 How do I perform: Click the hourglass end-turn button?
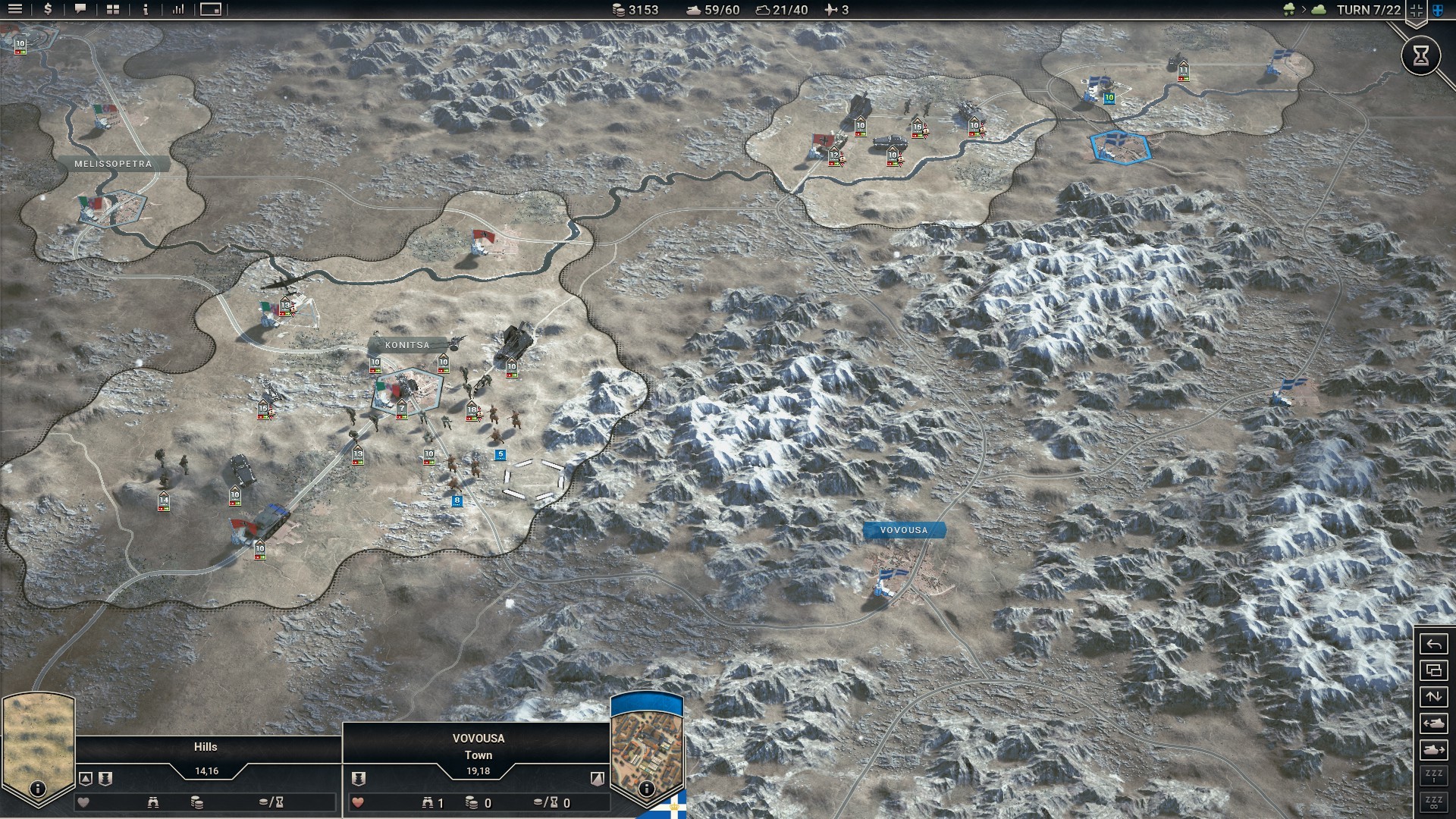tap(1421, 55)
